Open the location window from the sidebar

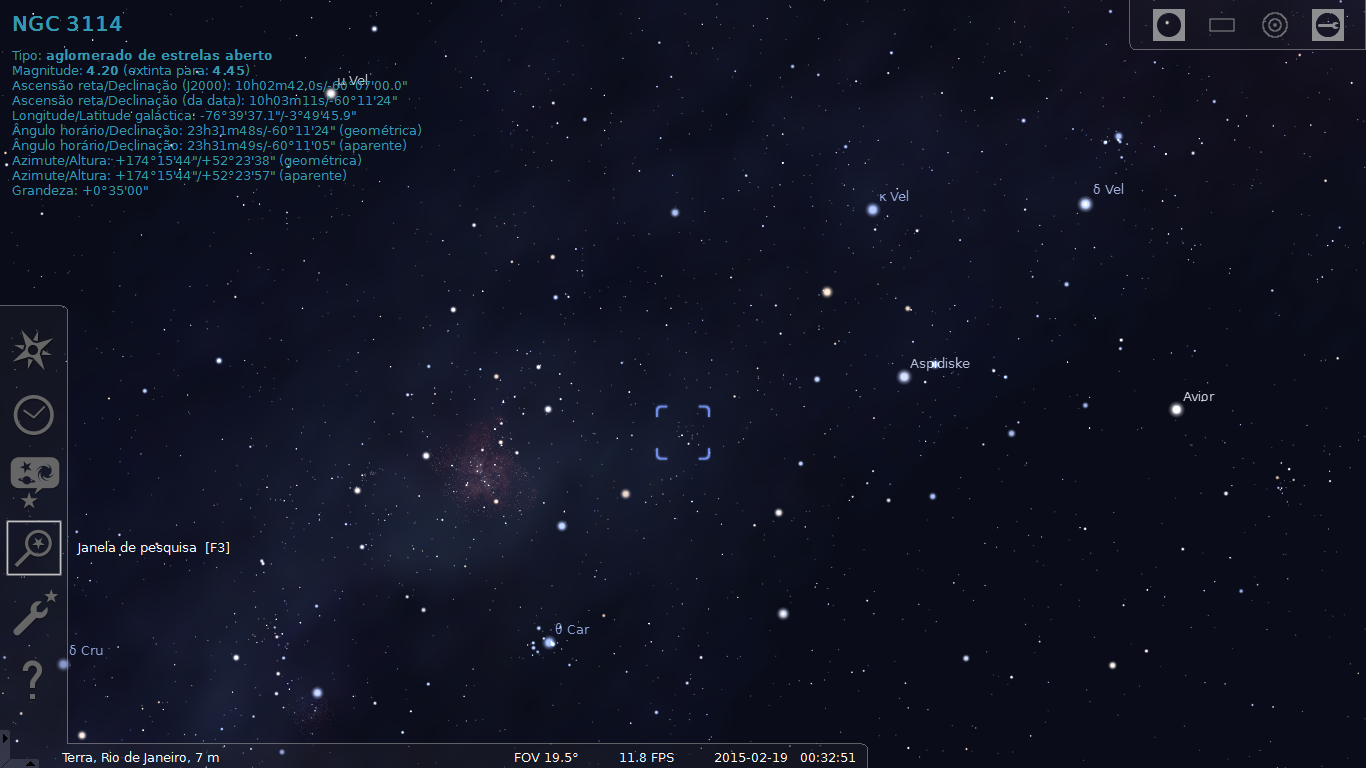point(33,350)
